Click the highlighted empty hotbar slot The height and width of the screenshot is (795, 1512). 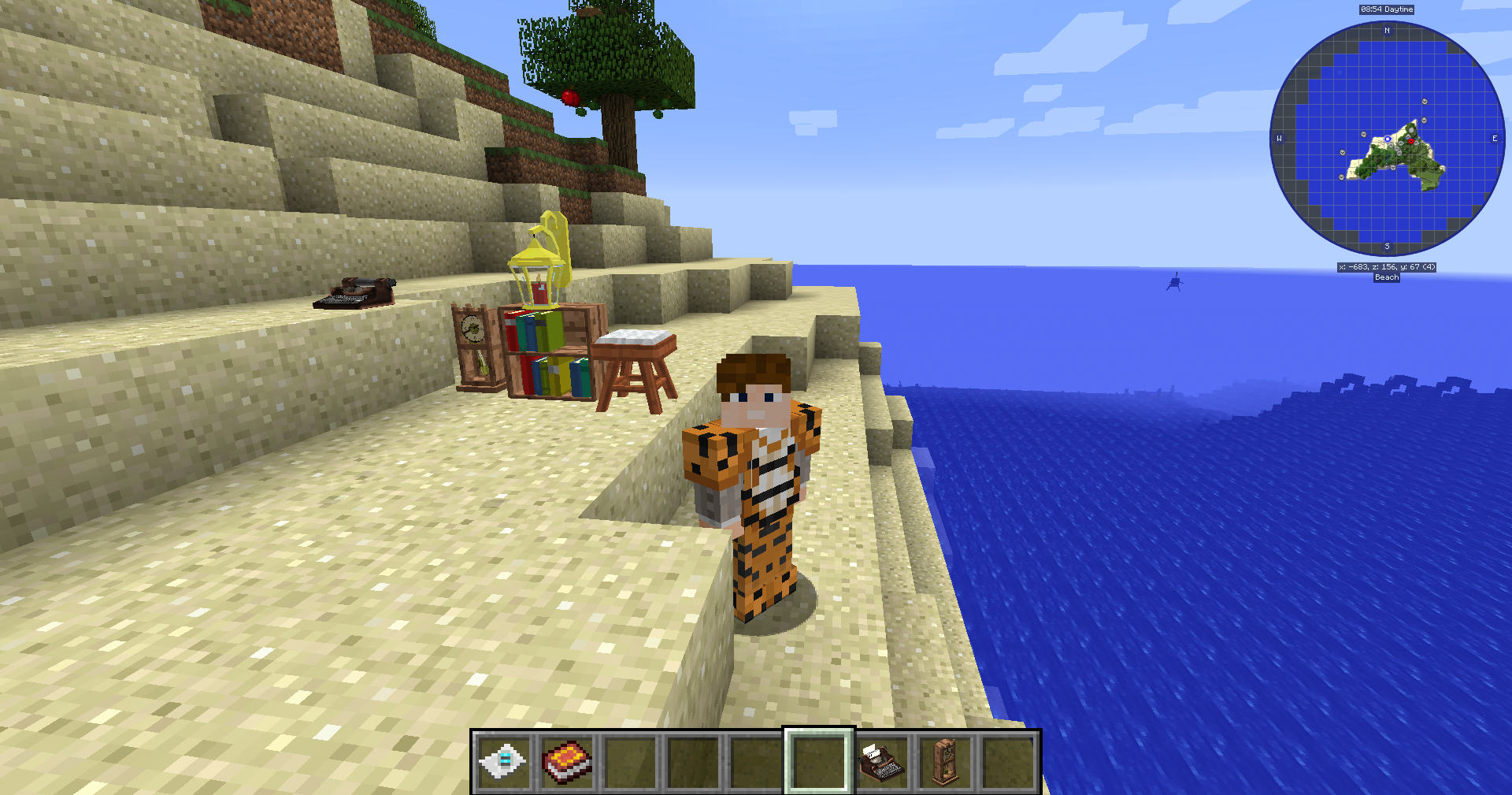(819, 761)
